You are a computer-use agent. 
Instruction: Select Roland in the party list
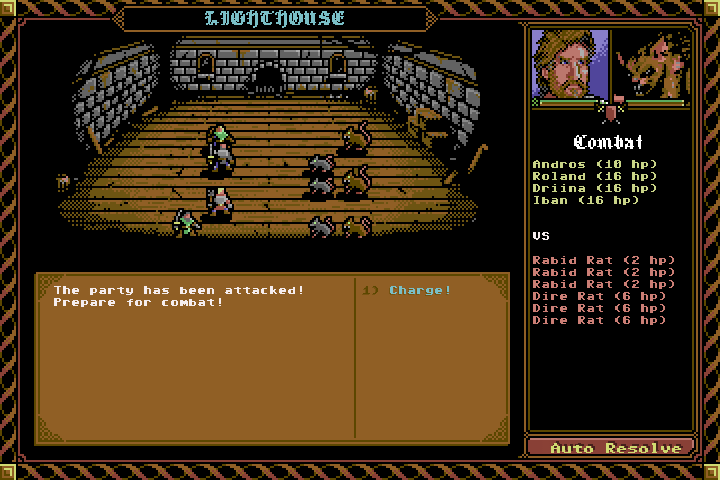594,176
